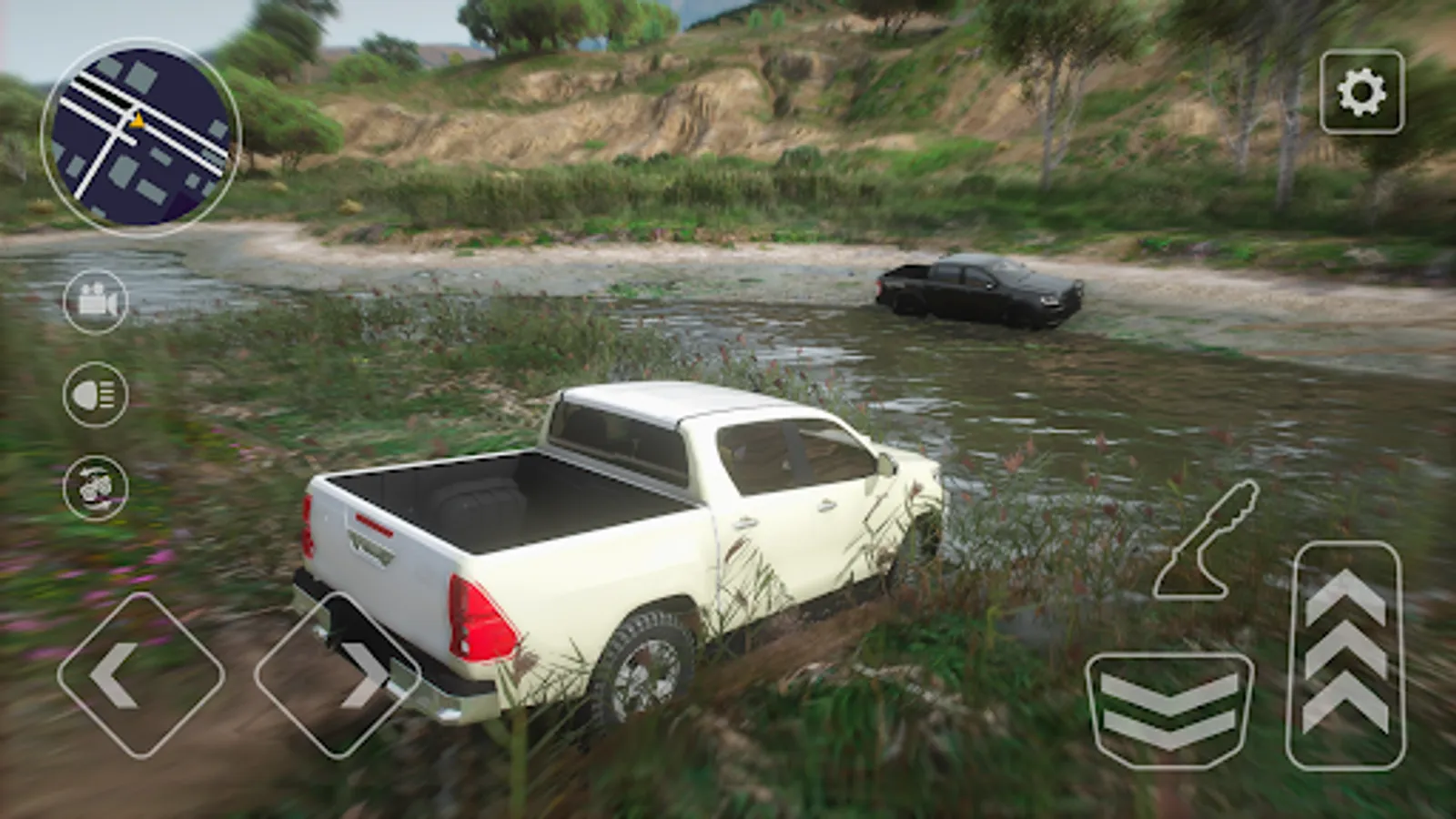The height and width of the screenshot is (819, 1456).
Task: Respawn your truck with the reset icon
Action: [96, 486]
